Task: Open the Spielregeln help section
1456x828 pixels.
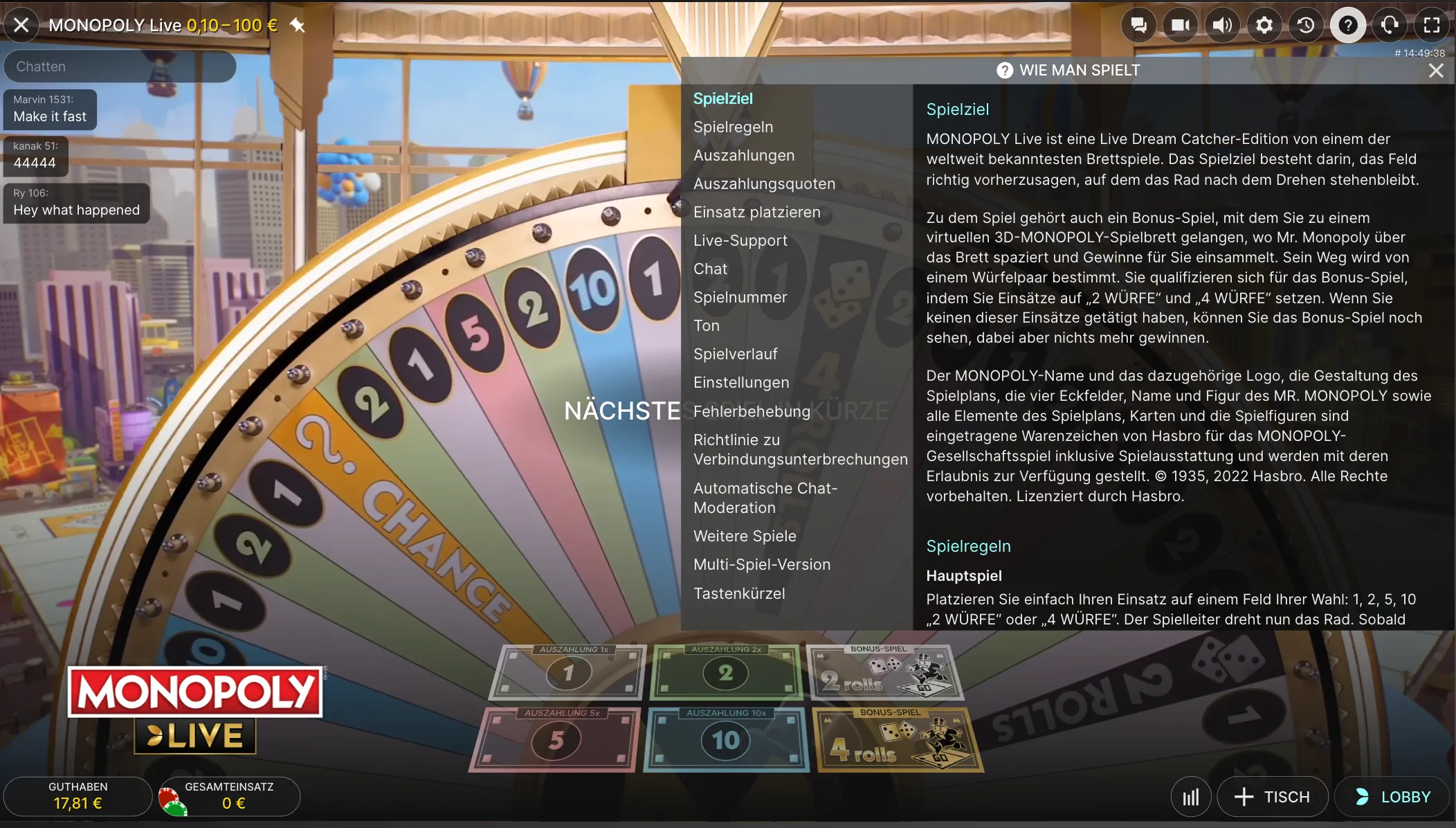Action: pos(733,127)
